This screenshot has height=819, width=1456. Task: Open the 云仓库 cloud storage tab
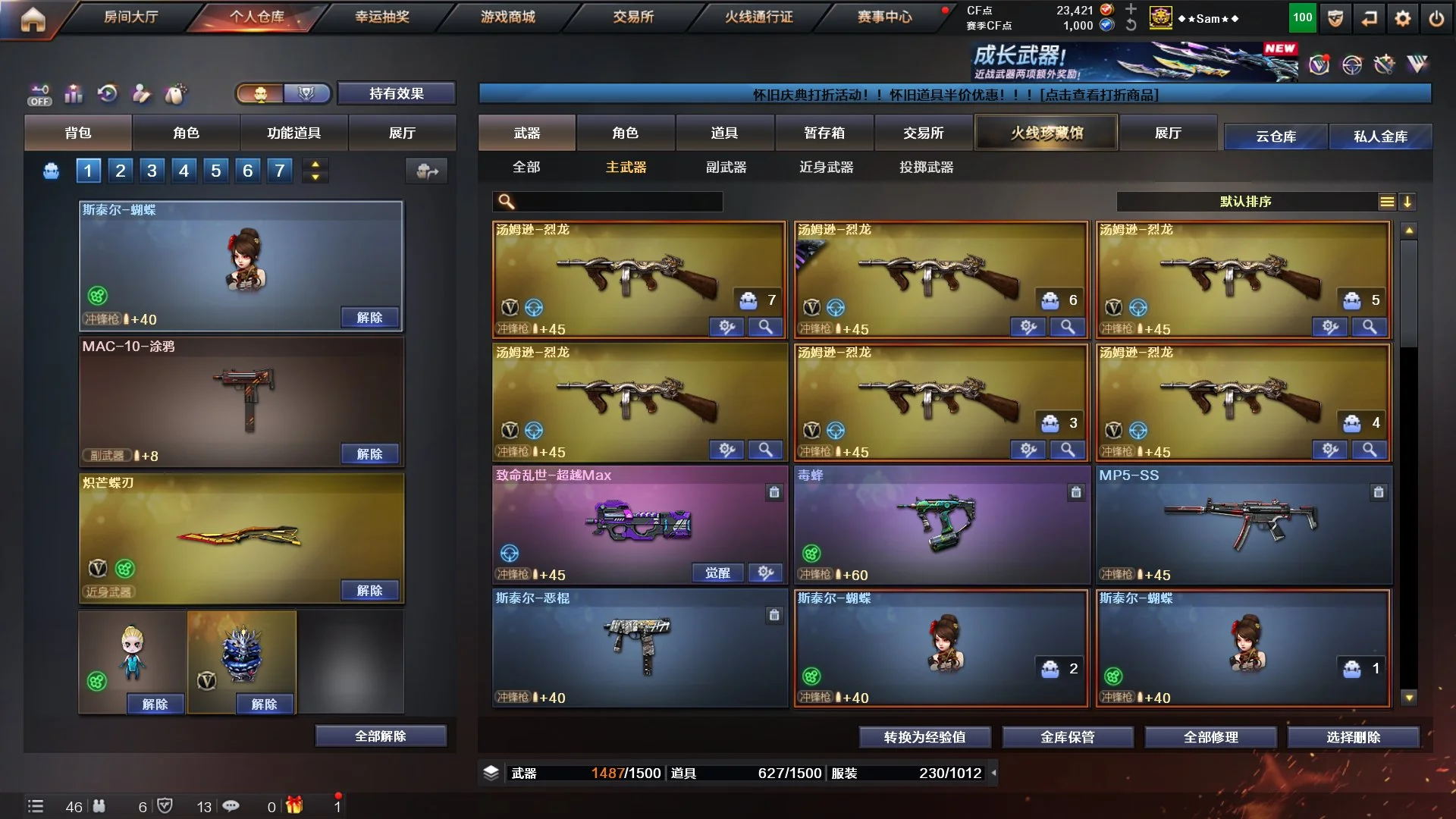click(1276, 136)
